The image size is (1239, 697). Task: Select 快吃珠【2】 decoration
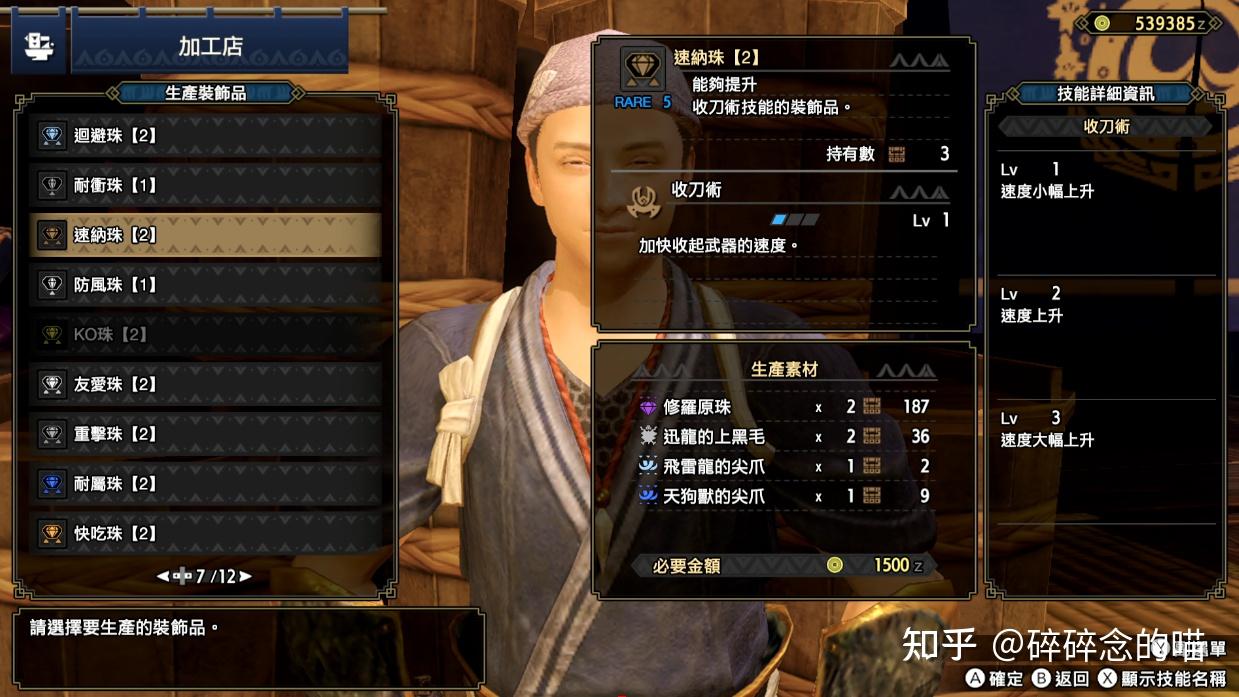tap(205, 533)
